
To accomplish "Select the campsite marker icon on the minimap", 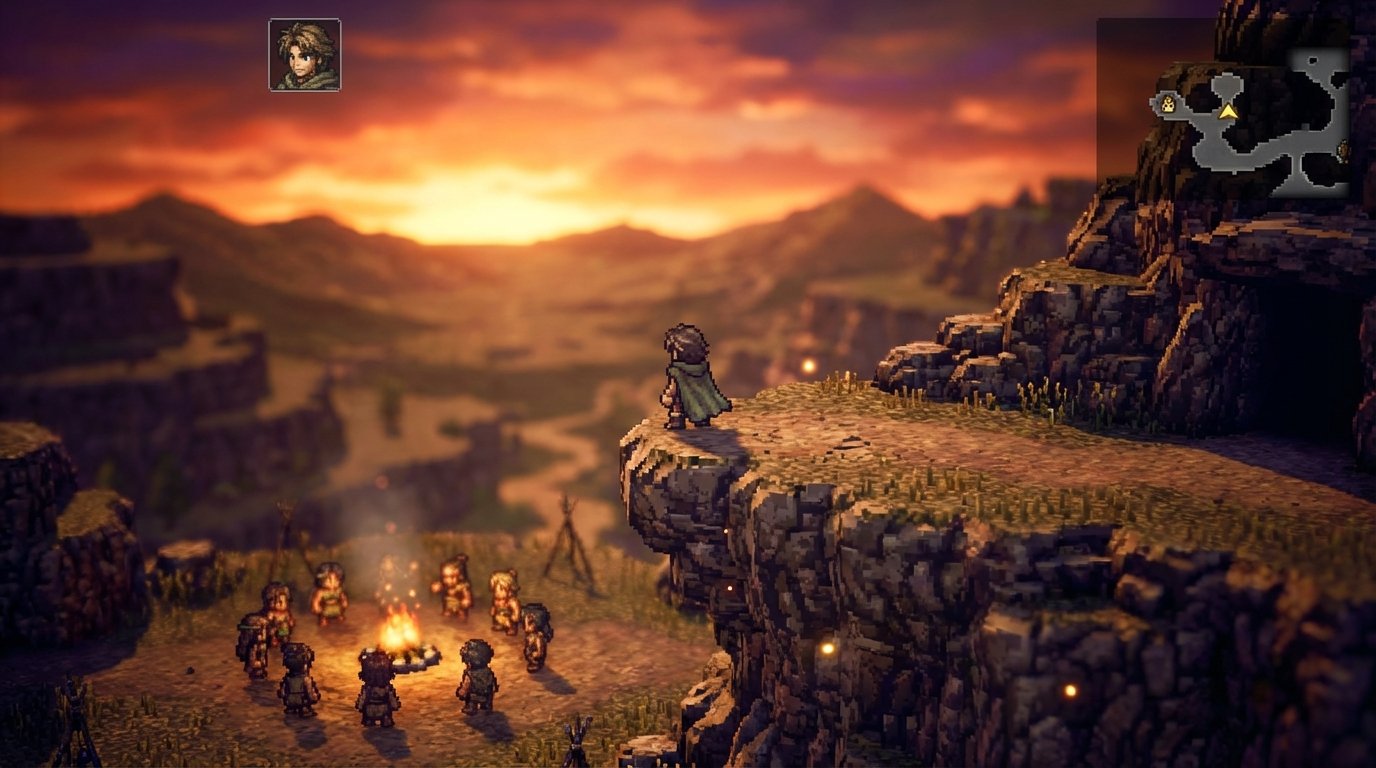I will [x=1169, y=104].
